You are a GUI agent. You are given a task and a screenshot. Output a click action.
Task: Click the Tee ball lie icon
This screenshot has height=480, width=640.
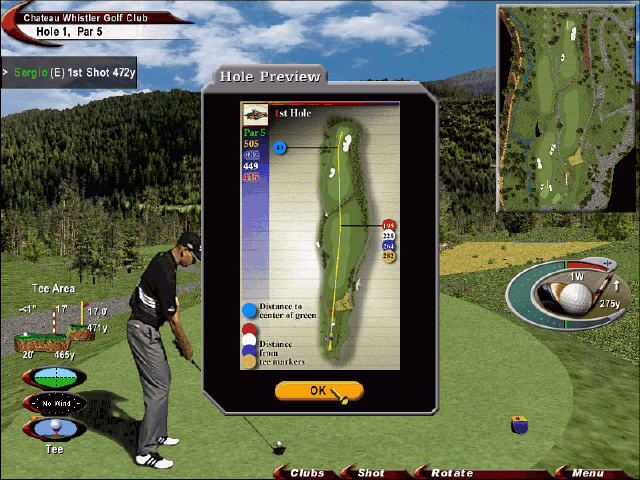54,430
